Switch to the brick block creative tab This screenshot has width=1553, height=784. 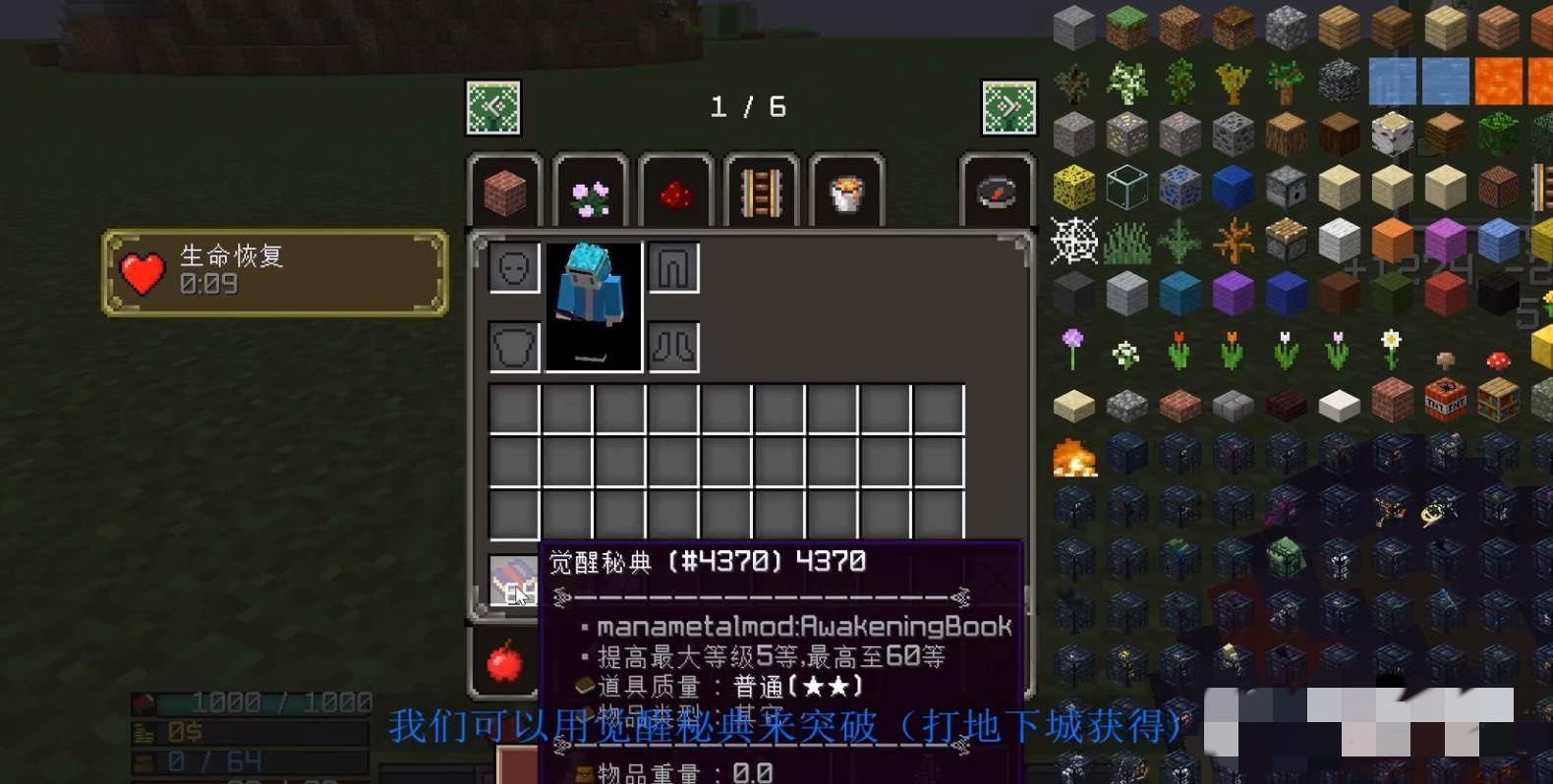tap(505, 191)
